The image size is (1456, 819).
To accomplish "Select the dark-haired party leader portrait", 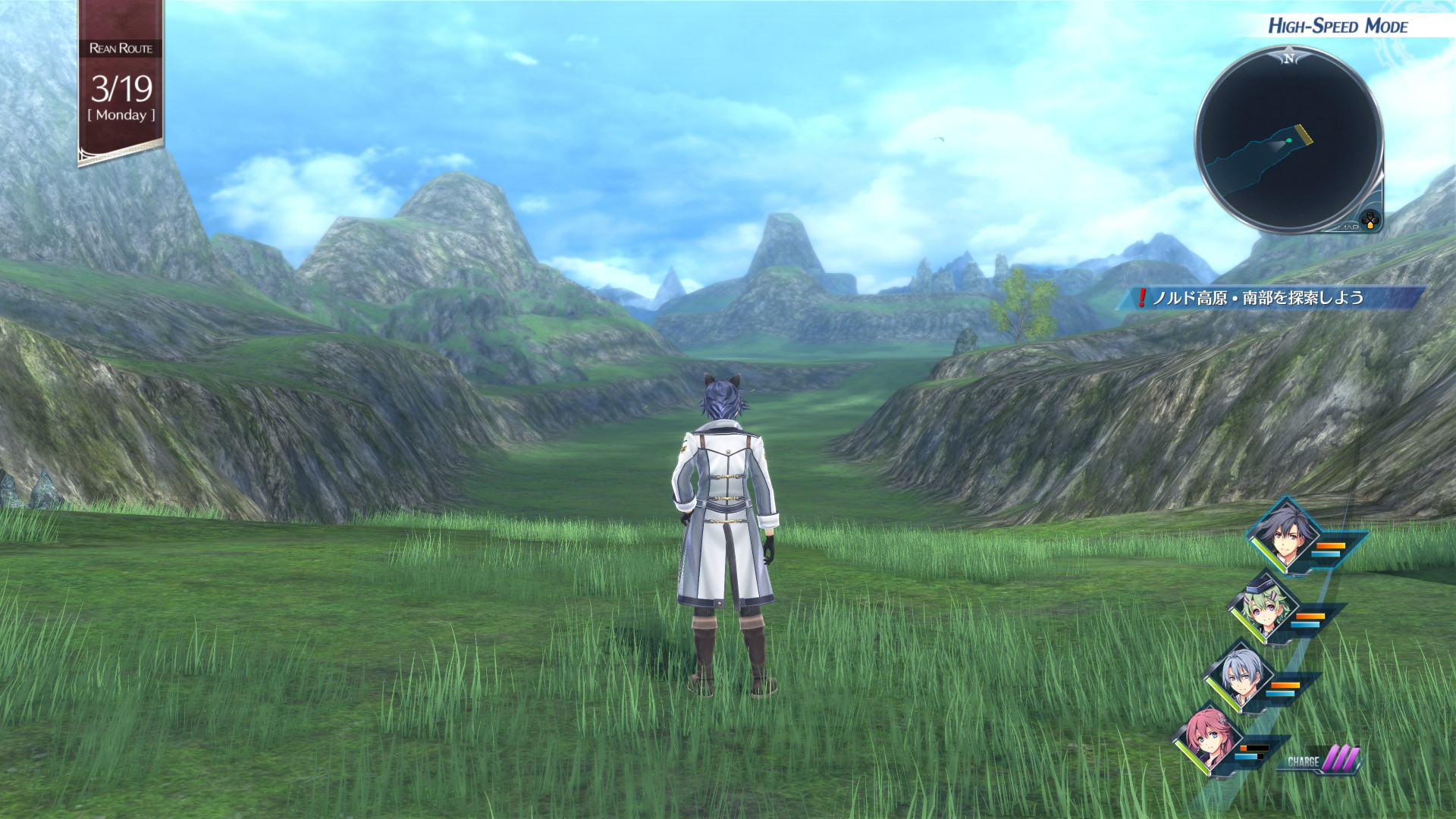I will pyautogui.click(x=1283, y=536).
